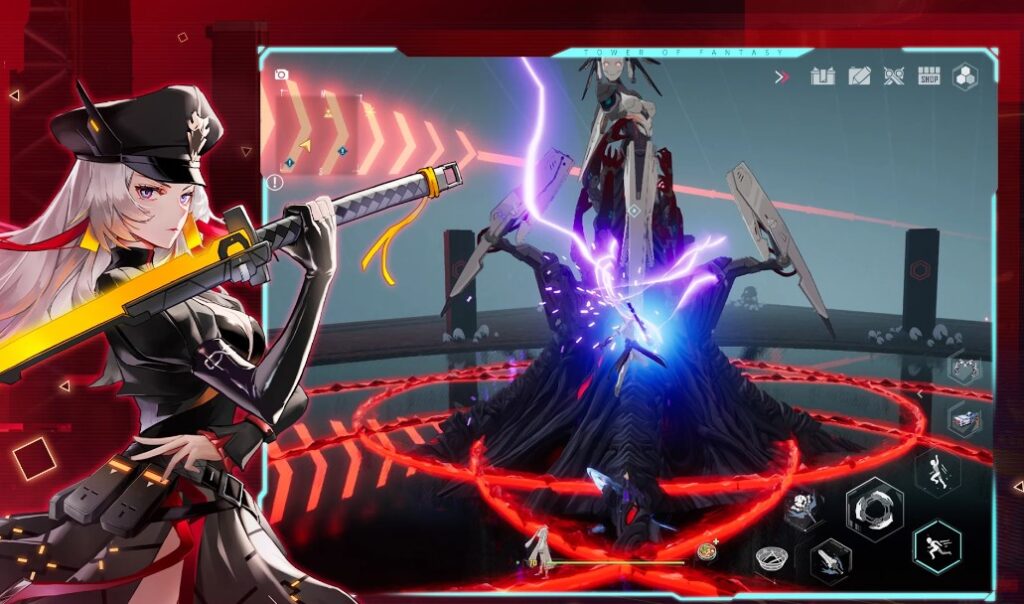
Task: Open the three-hexagon main menu
Action: [x=965, y=76]
